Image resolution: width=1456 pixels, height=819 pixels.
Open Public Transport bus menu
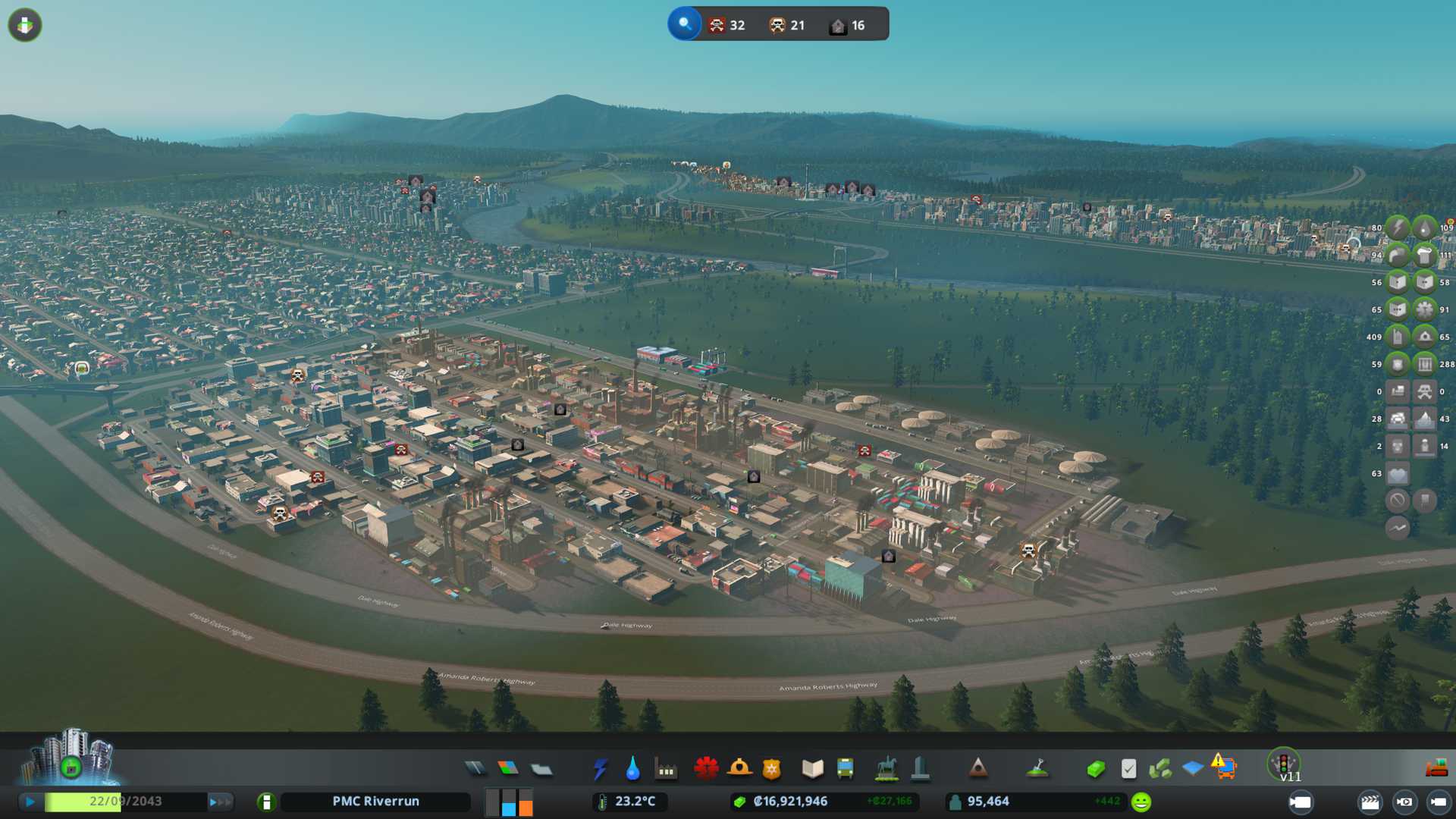[846, 769]
